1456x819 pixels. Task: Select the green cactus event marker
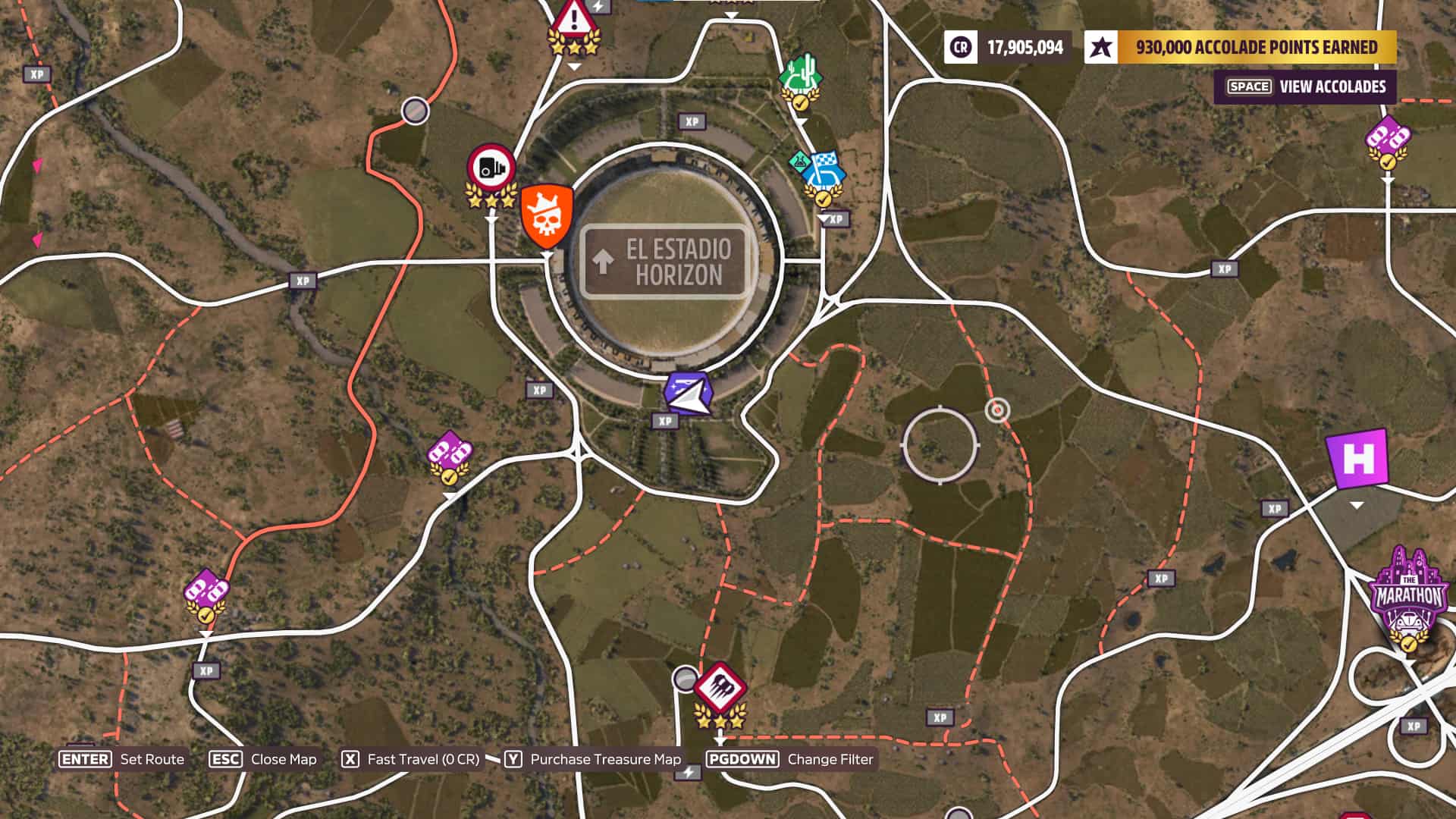tap(801, 77)
